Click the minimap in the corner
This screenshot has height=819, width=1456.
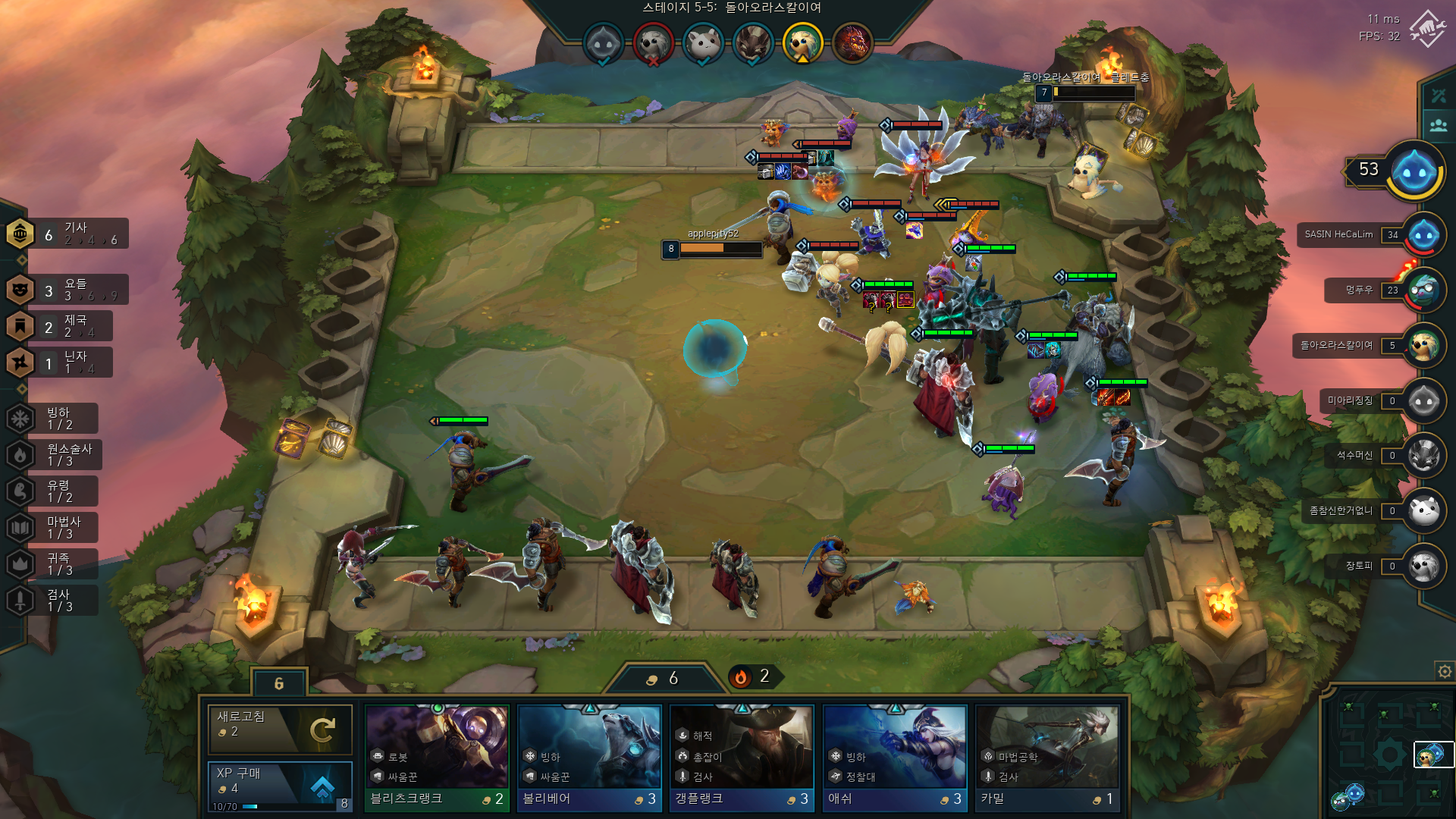click(x=1388, y=755)
